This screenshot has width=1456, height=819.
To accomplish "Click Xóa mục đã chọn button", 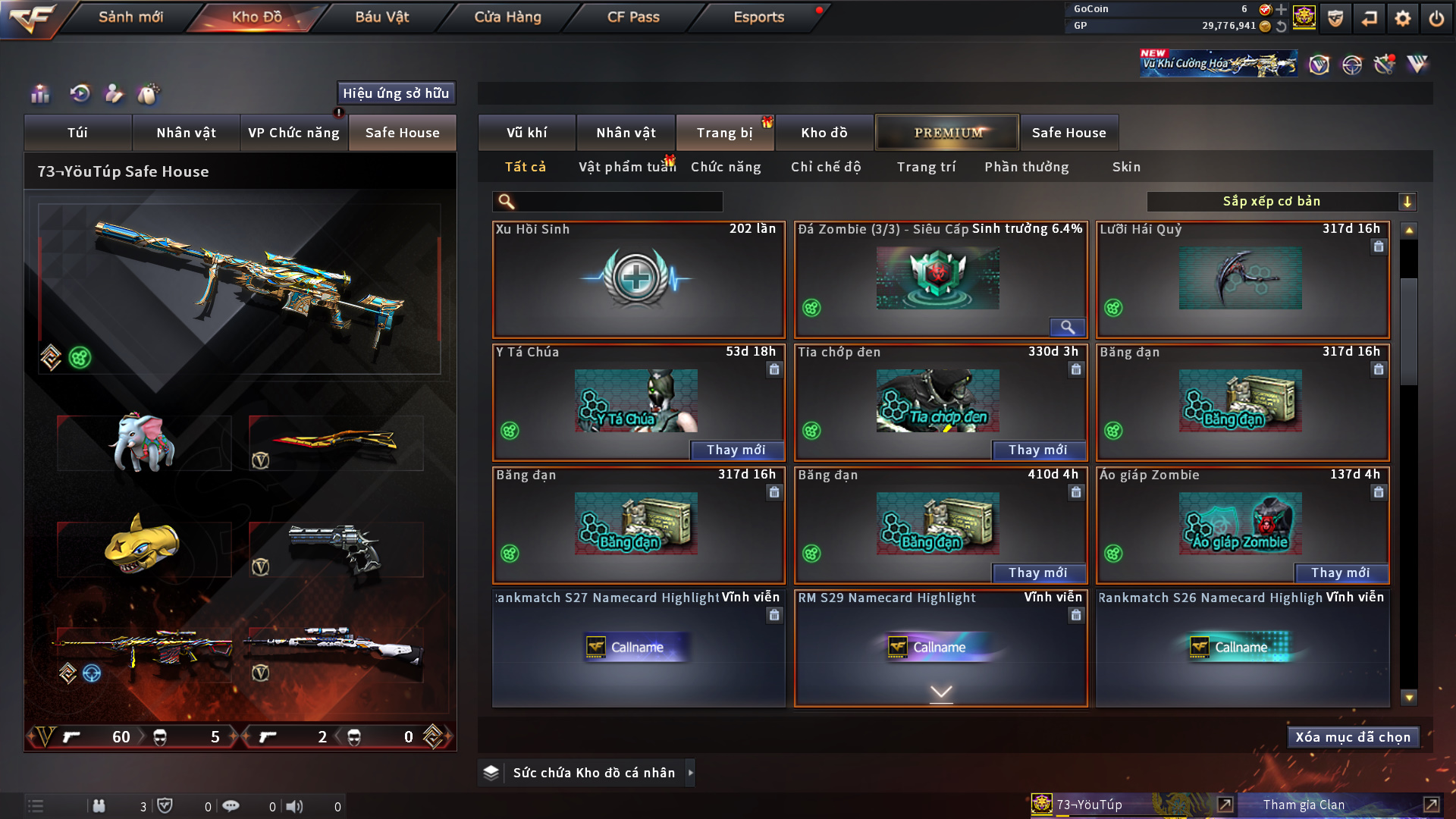I will 1353,737.
